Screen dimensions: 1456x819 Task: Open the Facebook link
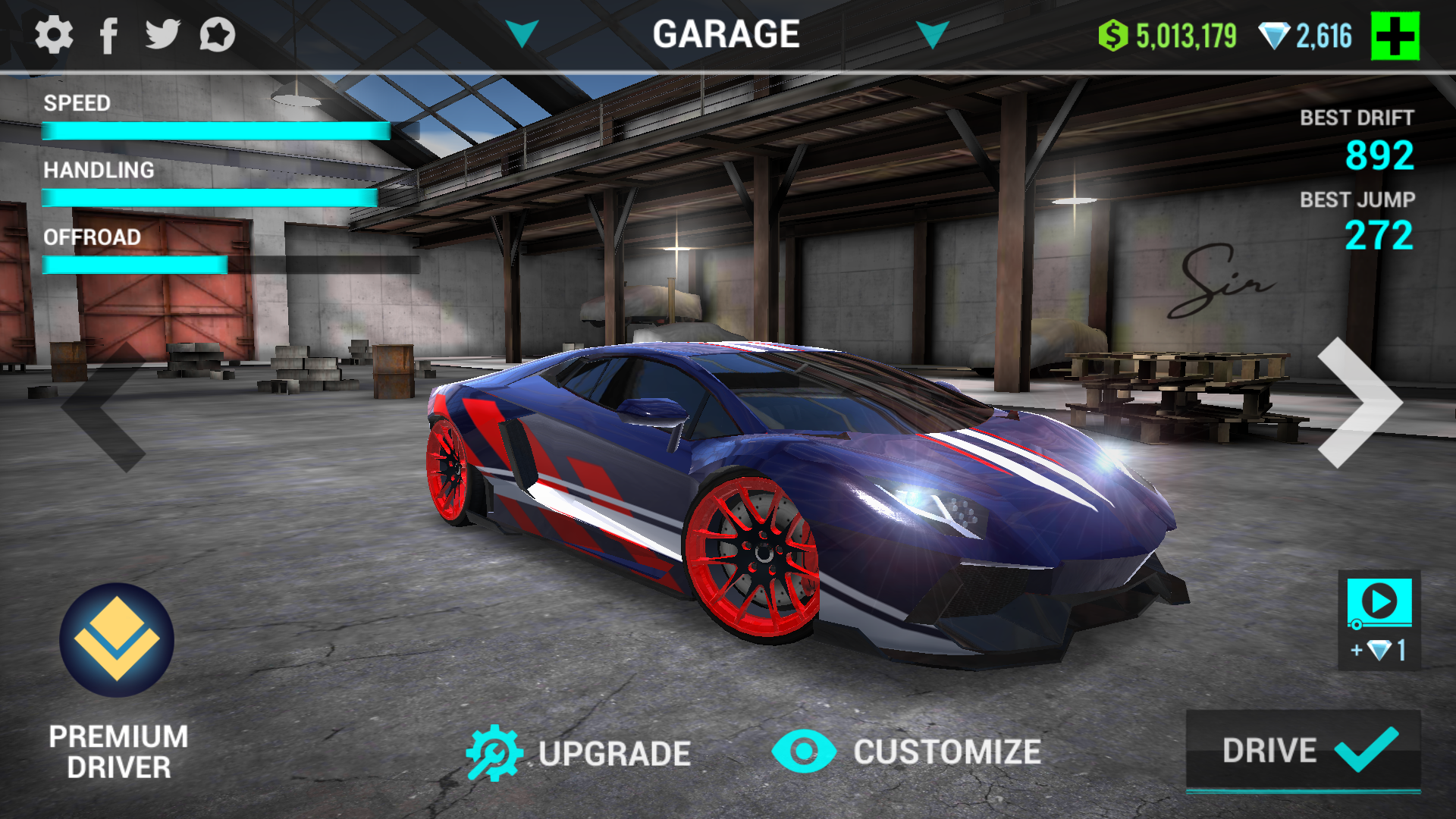click(x=109, y=33)
